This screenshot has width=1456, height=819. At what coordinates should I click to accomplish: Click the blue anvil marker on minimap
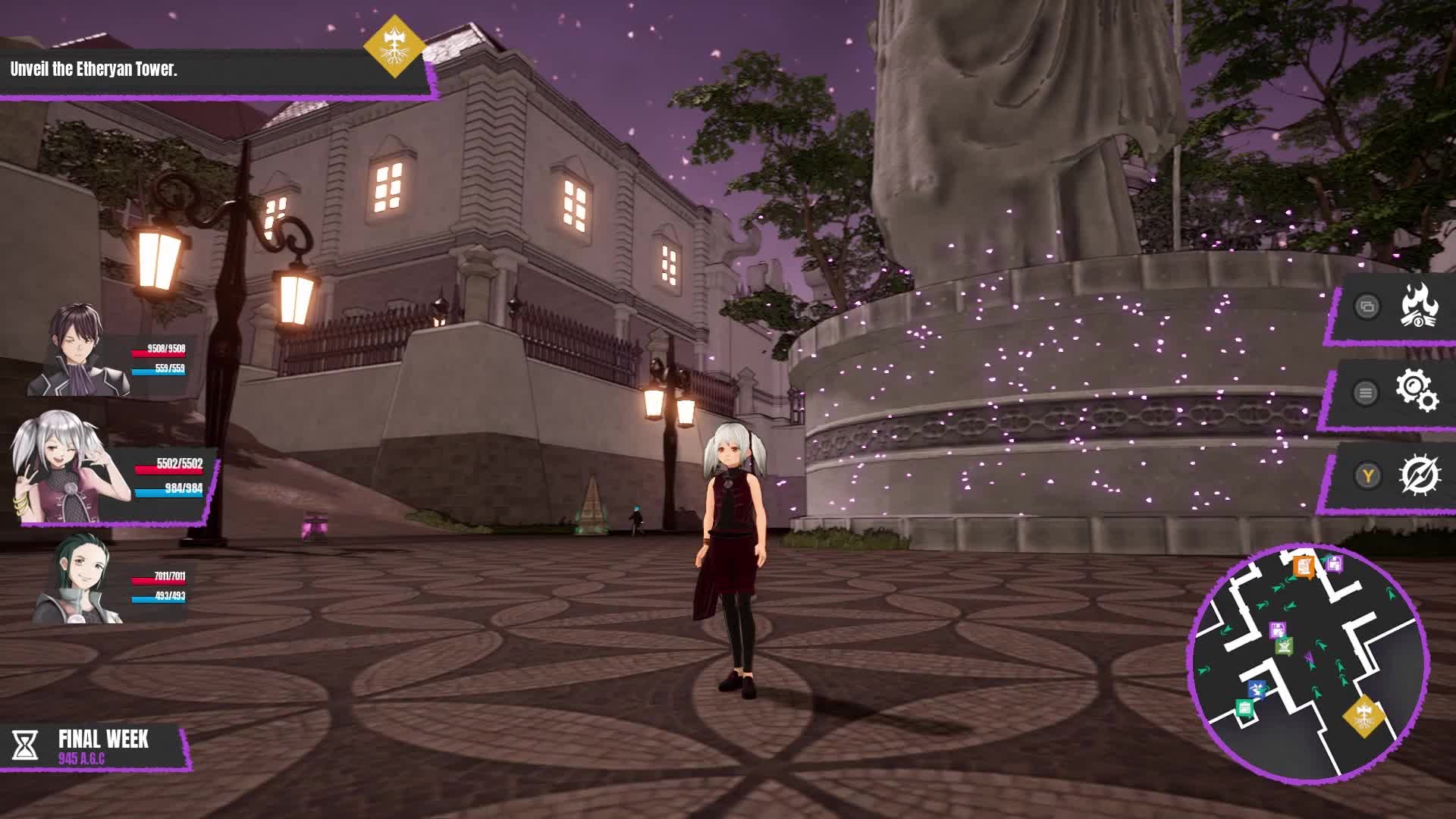pos(1257,689)
